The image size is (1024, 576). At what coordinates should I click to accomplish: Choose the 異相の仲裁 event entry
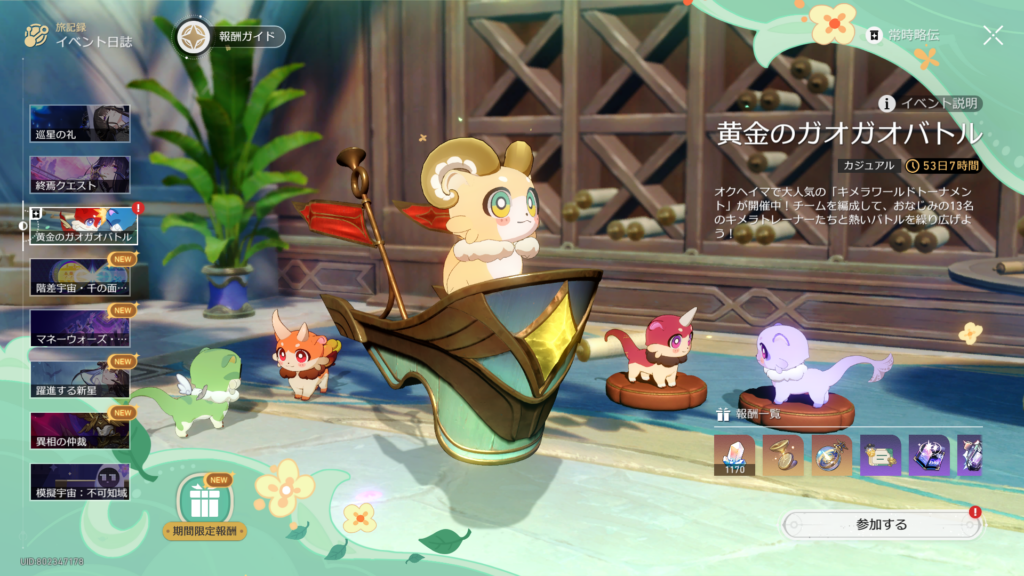coord(80,431)
